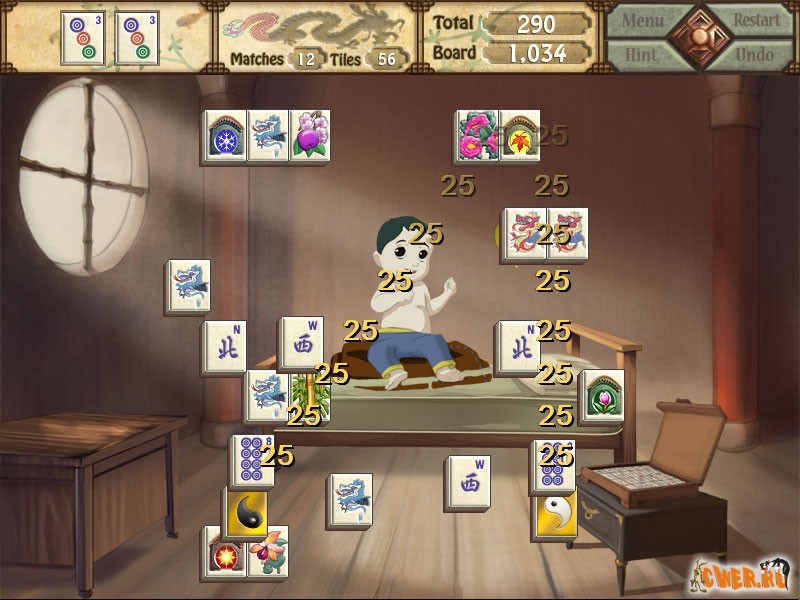Select the blue snowflake tile

[x=226, y=137]
